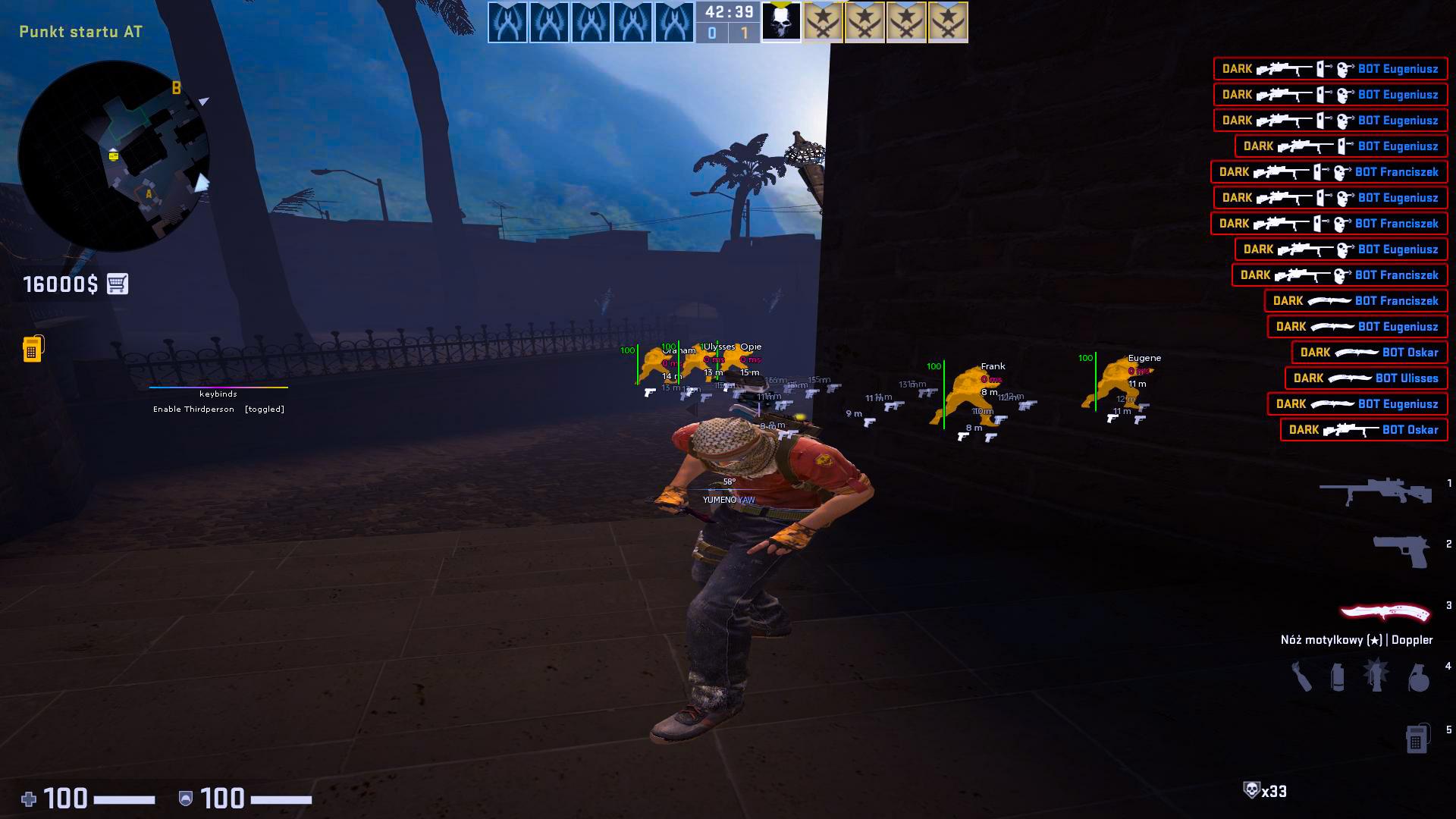Click the skull icon next to the x33 counter
Viewport: 1456px width, 819px height.
1251,789
